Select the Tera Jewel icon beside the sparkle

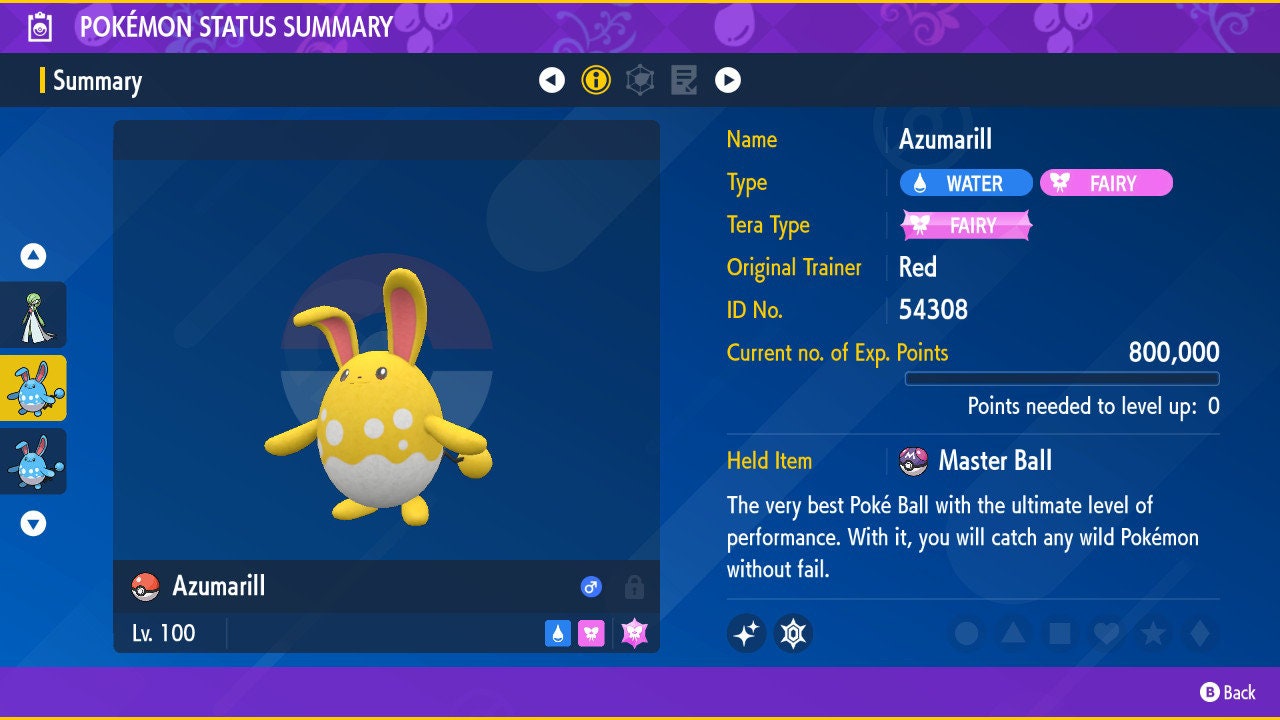click(793, 634)
